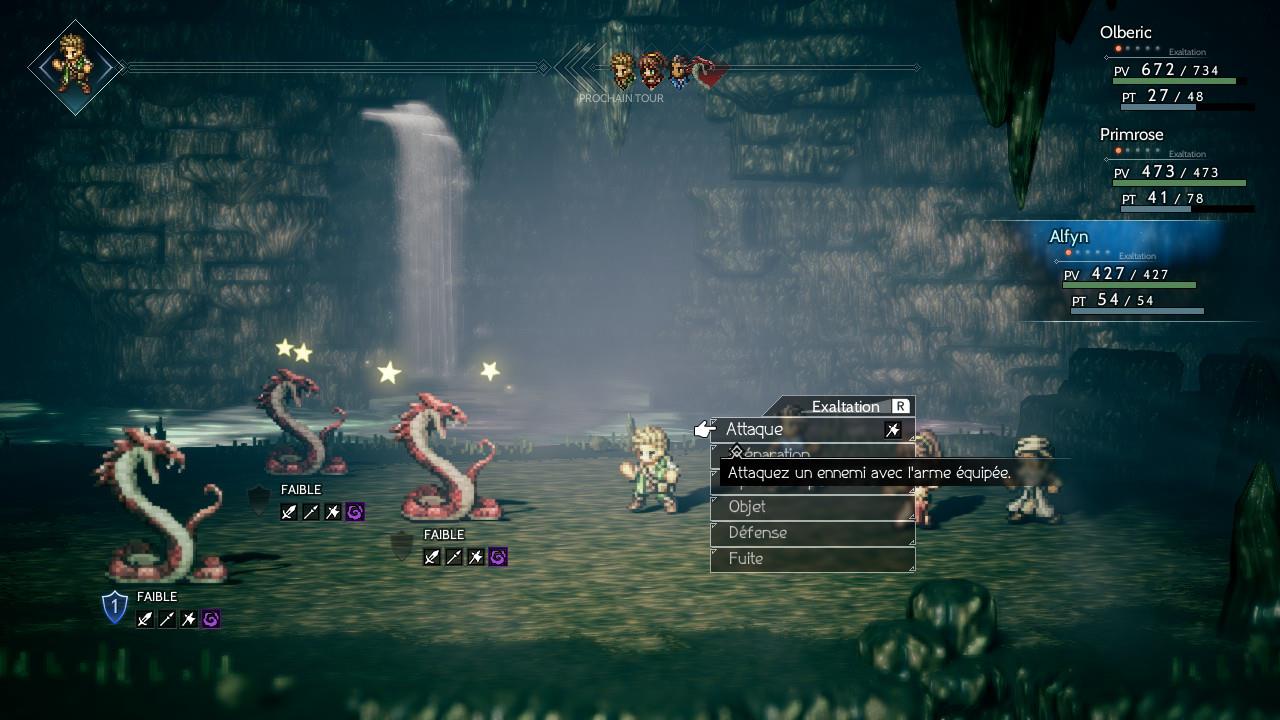Viewport: 1280px width, 720px height.
Task: Click Alfyn's current-turn portrait diamond
Action: pos(75,67)
